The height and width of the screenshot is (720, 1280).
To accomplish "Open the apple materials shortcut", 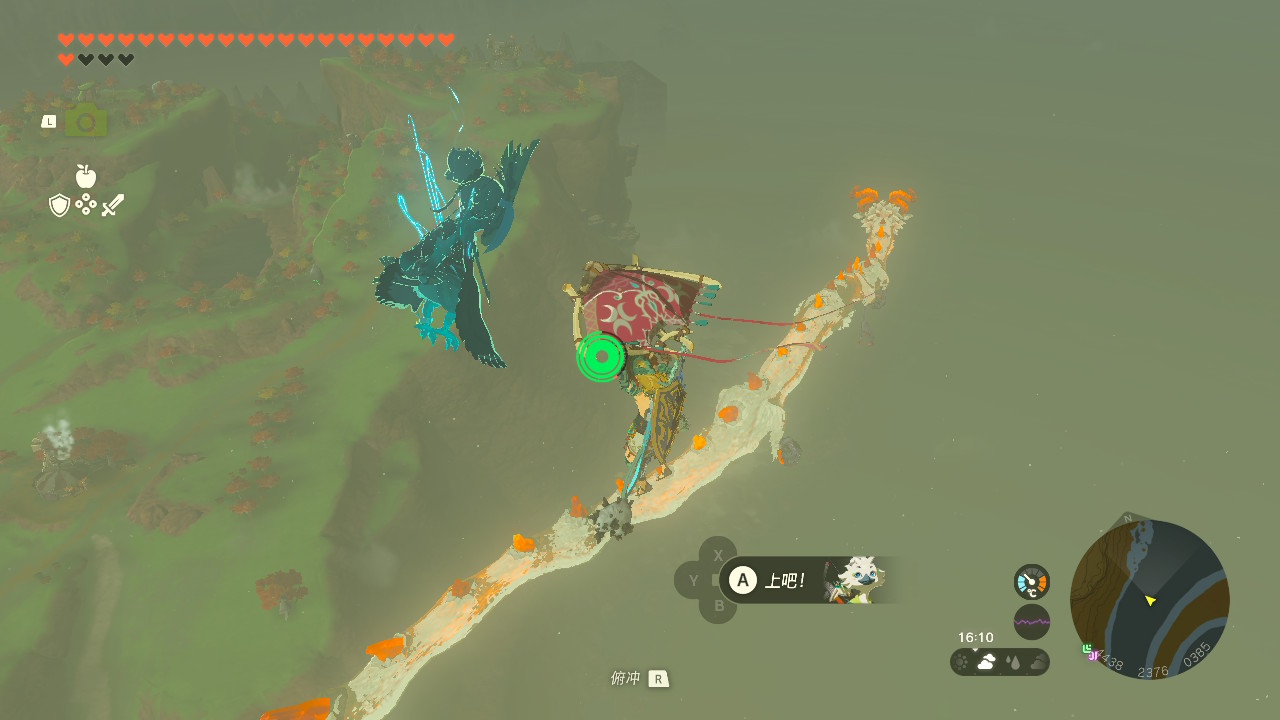I will (86, 177).
